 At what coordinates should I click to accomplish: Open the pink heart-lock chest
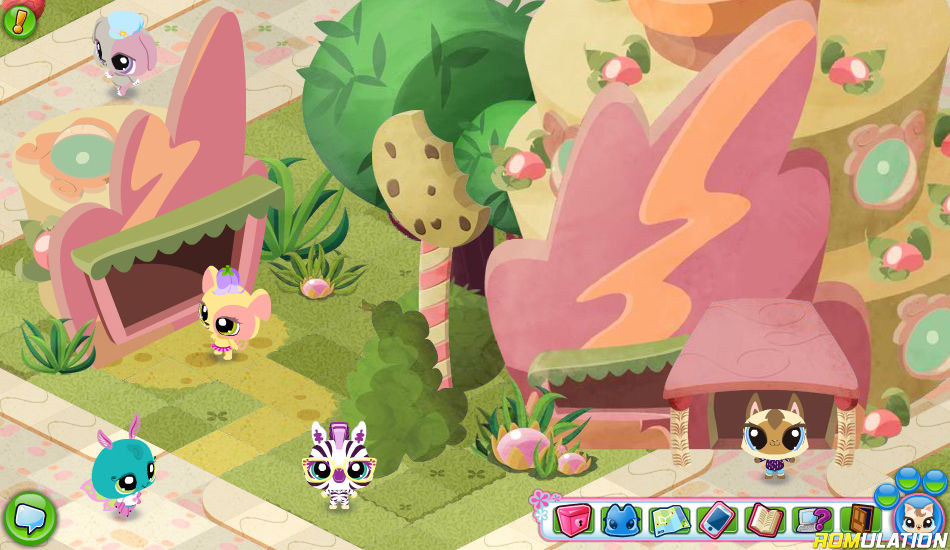(573, 519)
